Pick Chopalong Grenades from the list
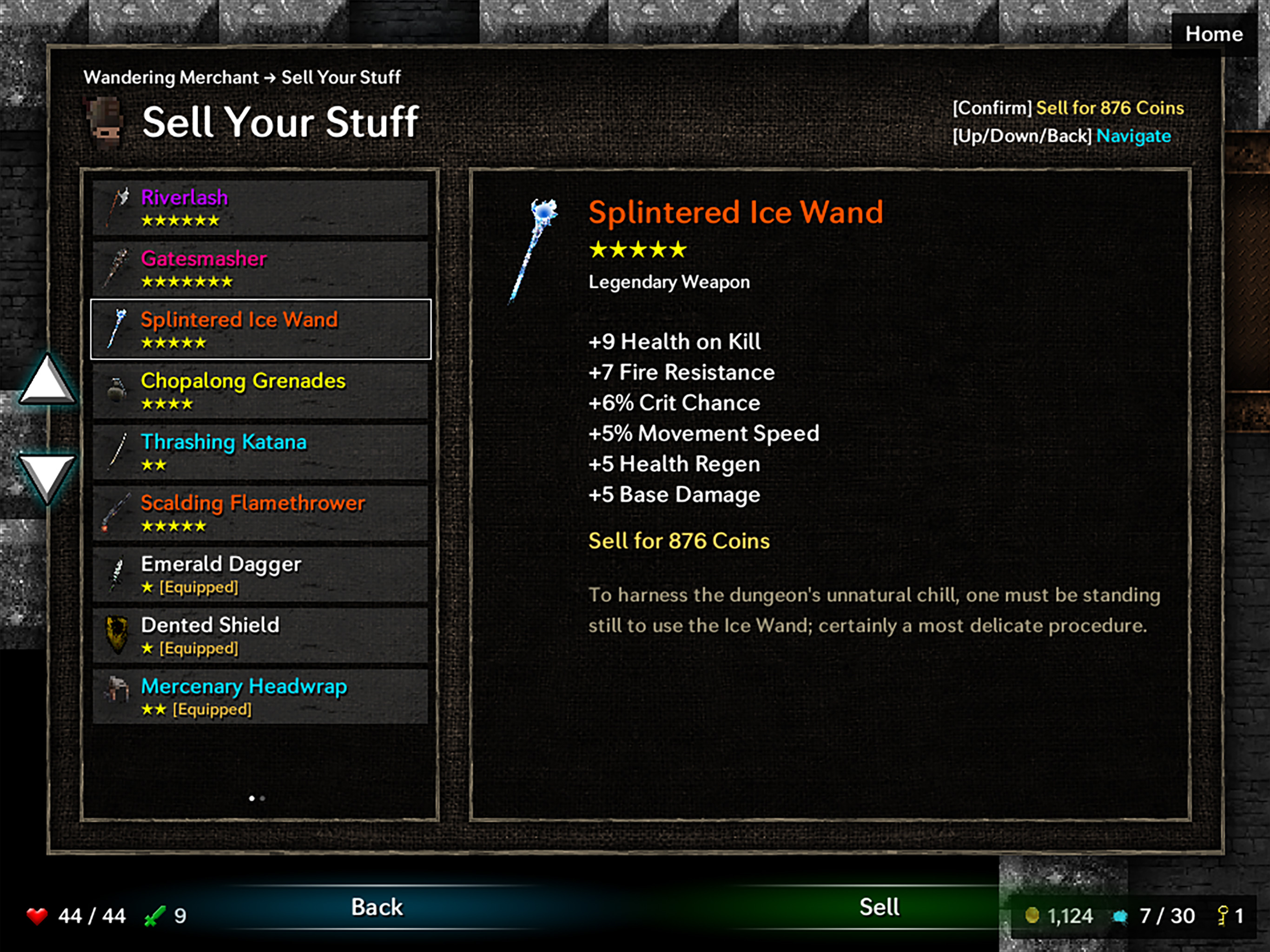1270x952 pixels. (260, 391)
